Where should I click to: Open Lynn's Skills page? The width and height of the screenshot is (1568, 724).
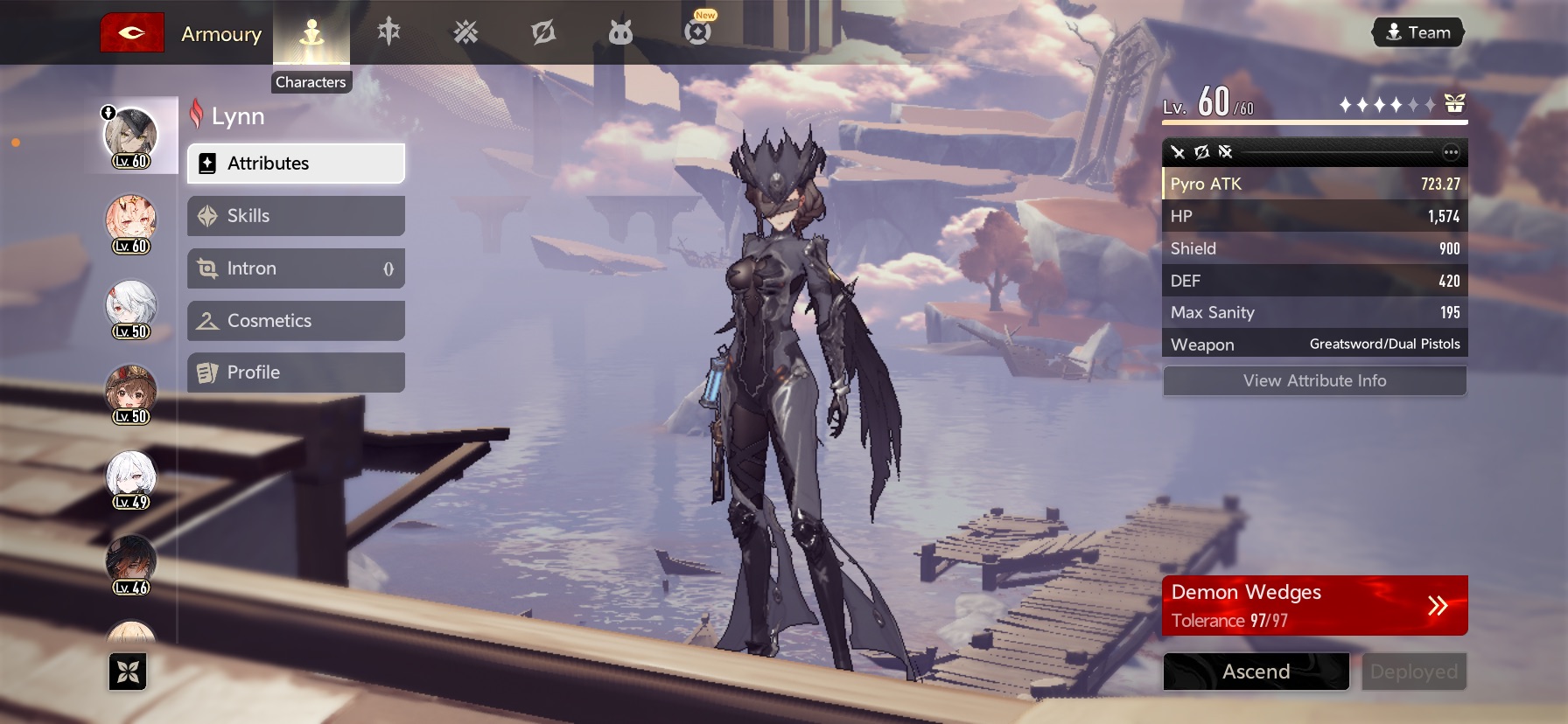[296, 216]
